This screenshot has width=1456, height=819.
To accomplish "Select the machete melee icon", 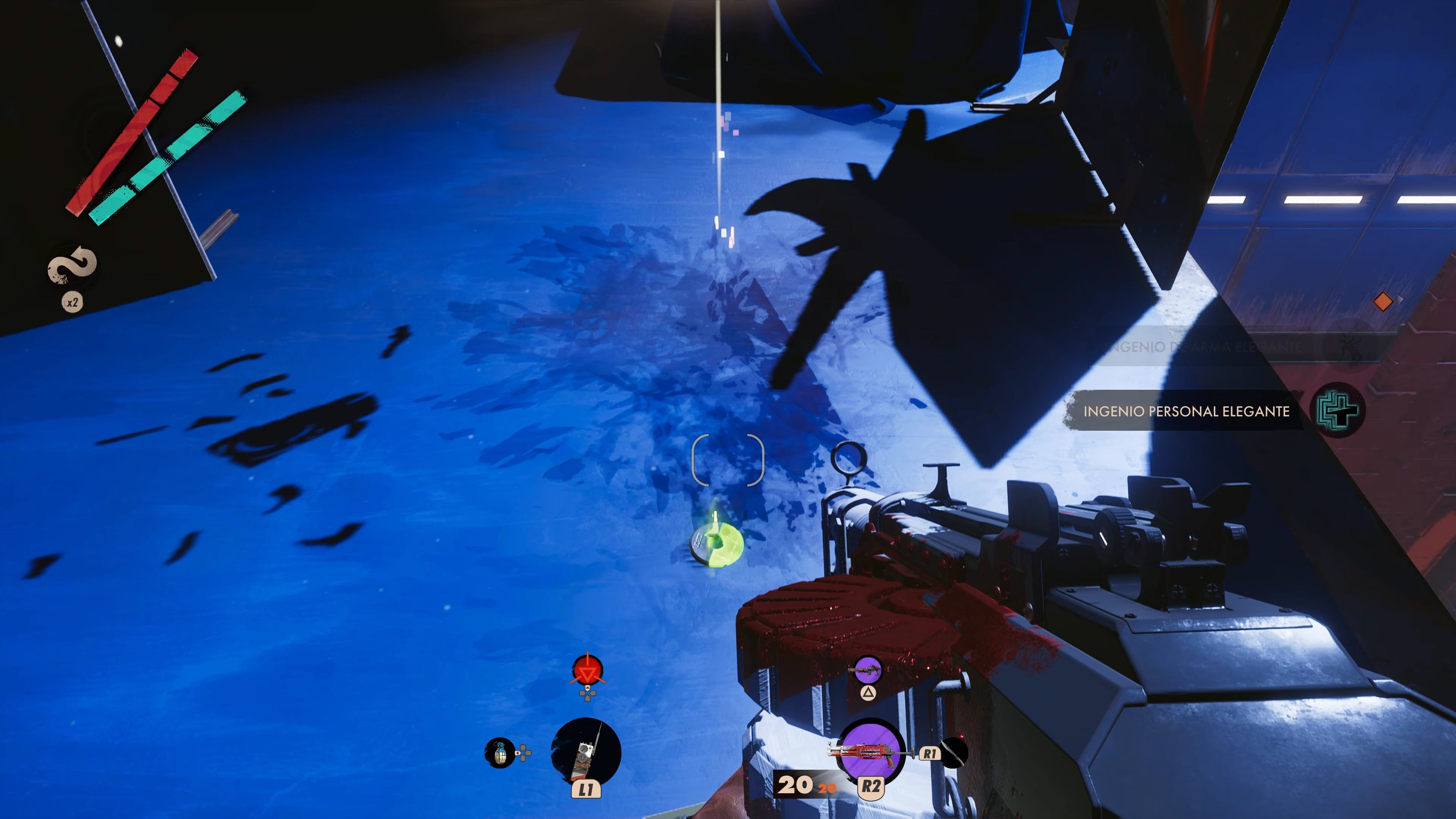I will click(x=953, y=752).
